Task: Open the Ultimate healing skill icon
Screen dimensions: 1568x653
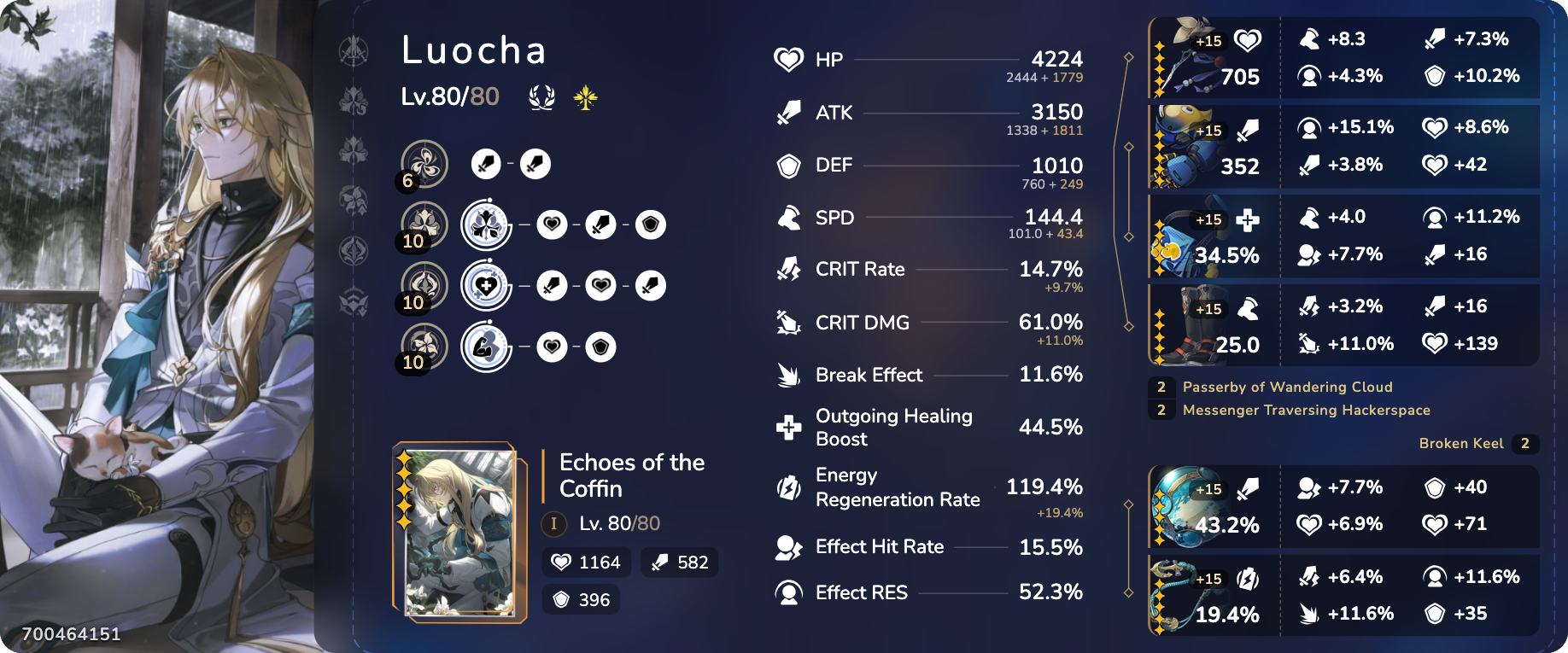Action: tap(486, 286)
